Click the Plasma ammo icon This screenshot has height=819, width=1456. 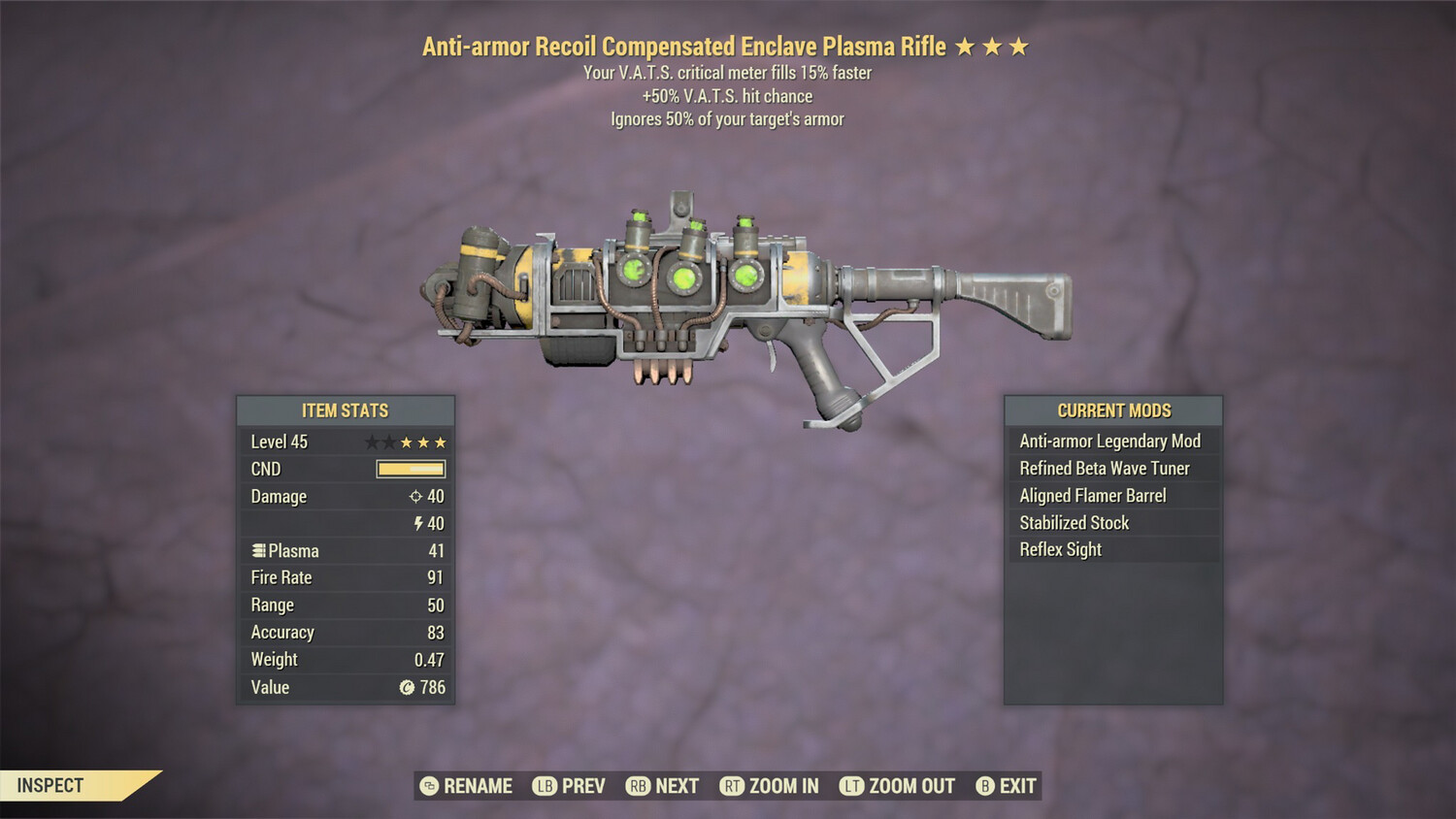257,550
